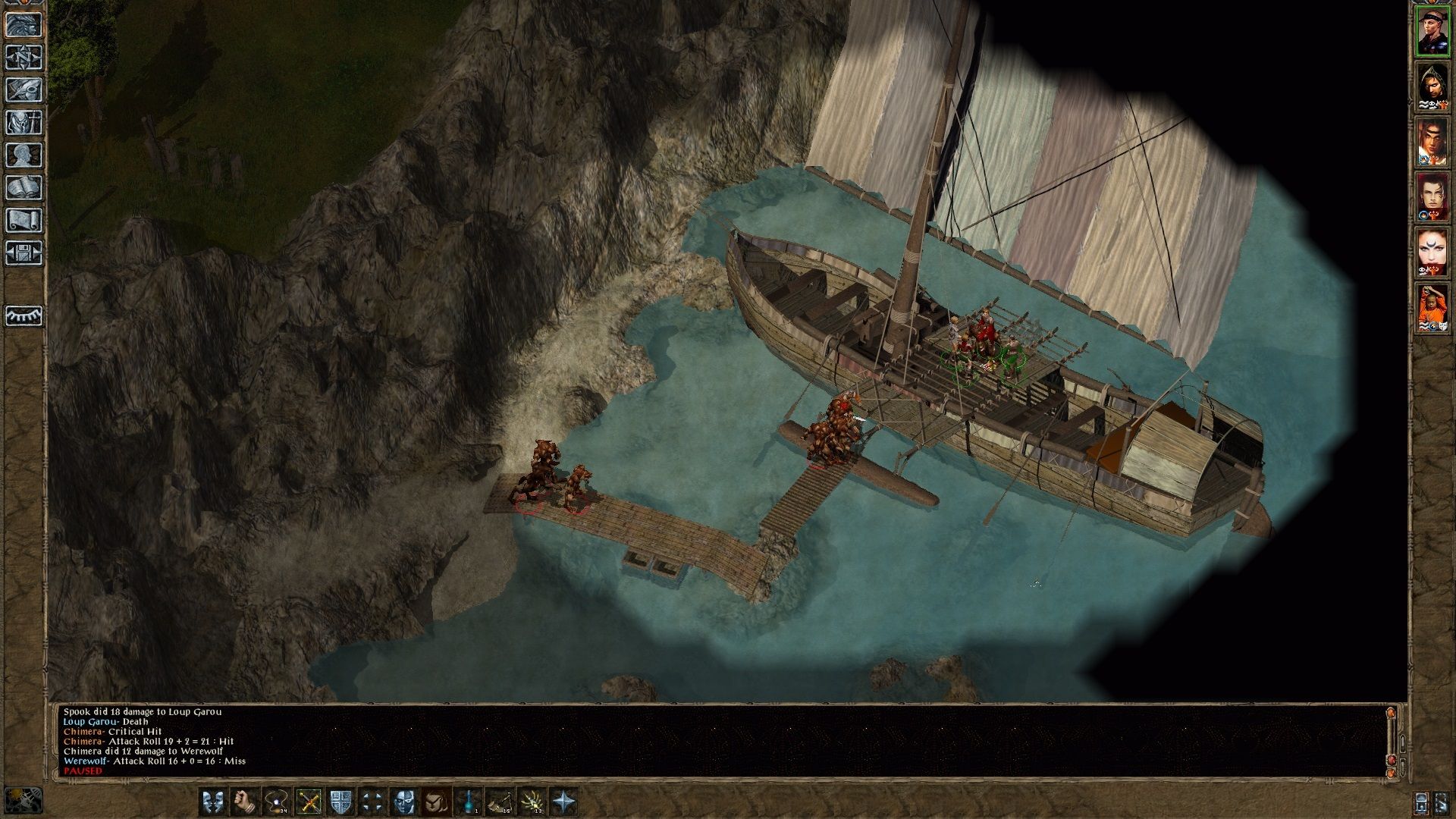
Task: Select the sling weapon slot with 34 ammo
Action: tap(276, 802)
